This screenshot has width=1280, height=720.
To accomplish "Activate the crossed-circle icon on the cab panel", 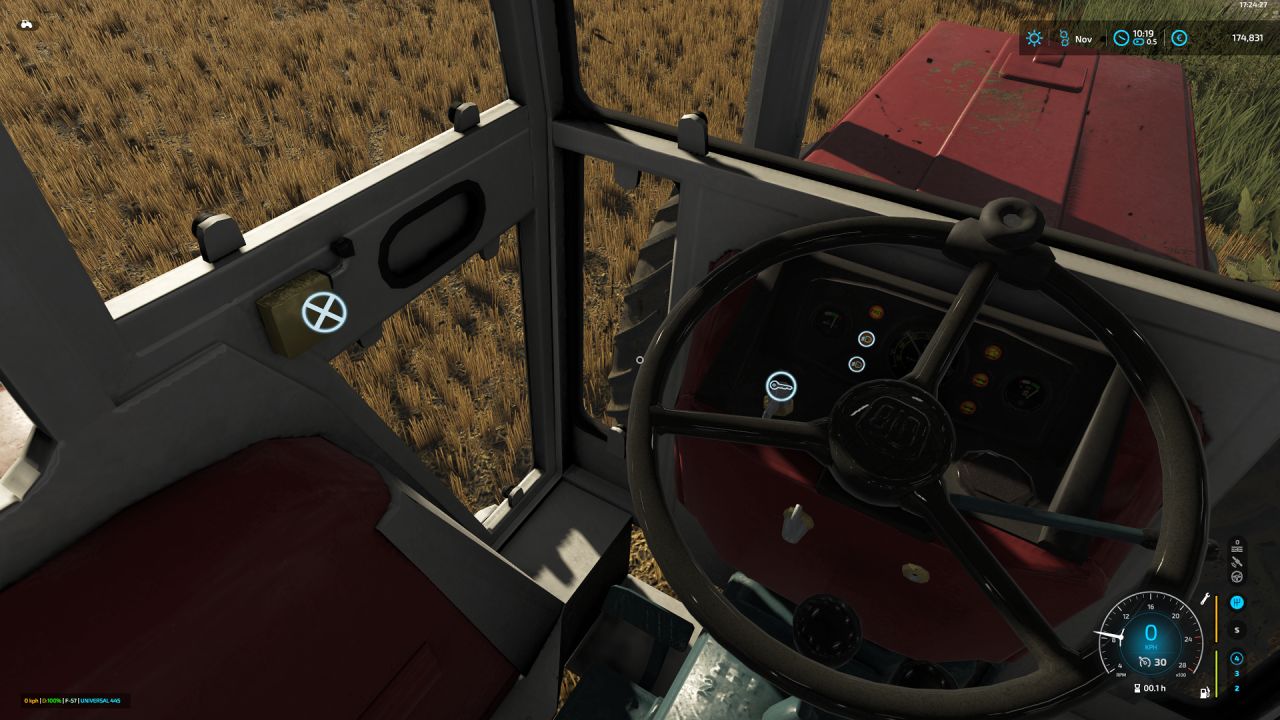I will click(324, 312).
